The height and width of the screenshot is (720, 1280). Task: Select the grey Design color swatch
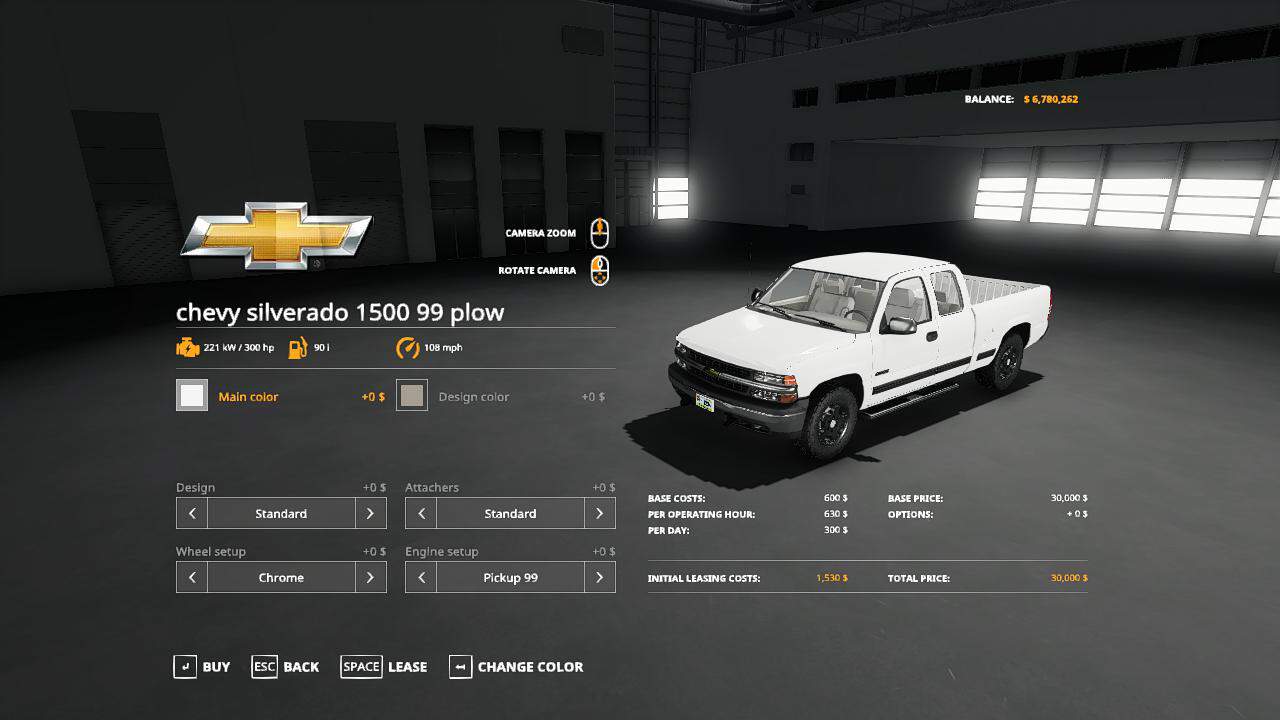pyautogui.click(x=412, y=396)
